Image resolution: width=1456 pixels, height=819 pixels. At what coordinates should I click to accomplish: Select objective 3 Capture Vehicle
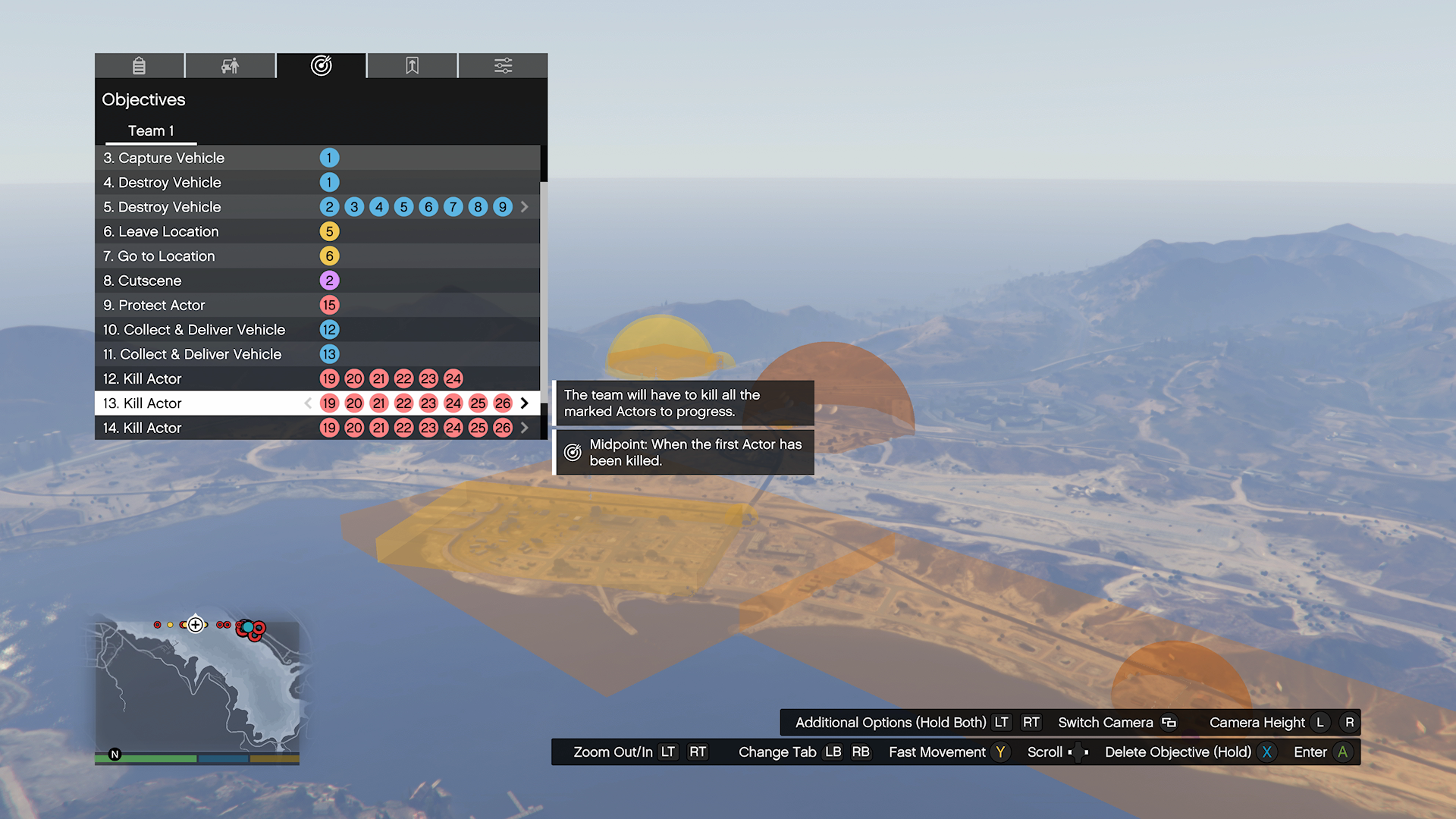(164, 158)
